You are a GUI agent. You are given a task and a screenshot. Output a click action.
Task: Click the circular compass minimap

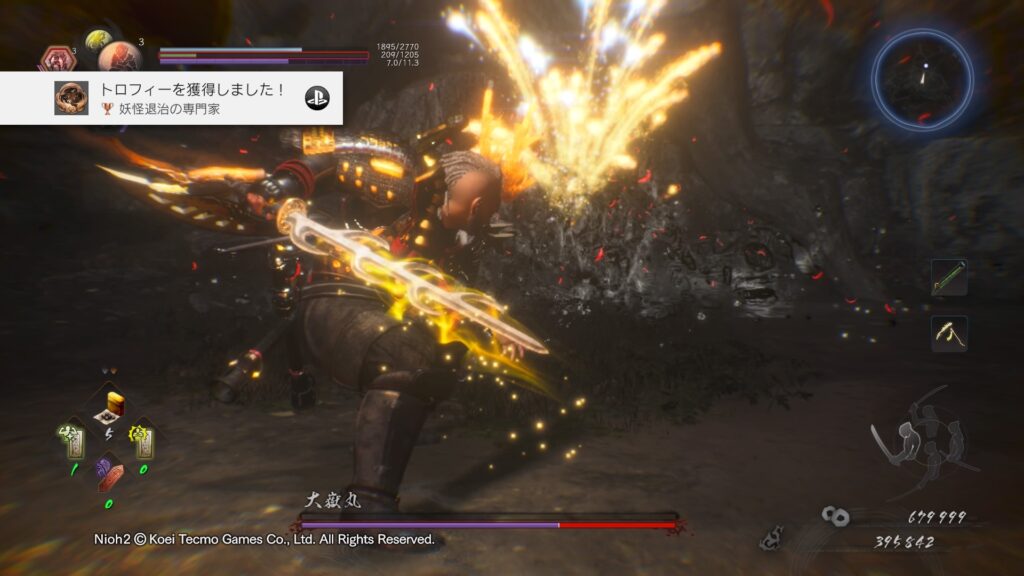(922, 78)
